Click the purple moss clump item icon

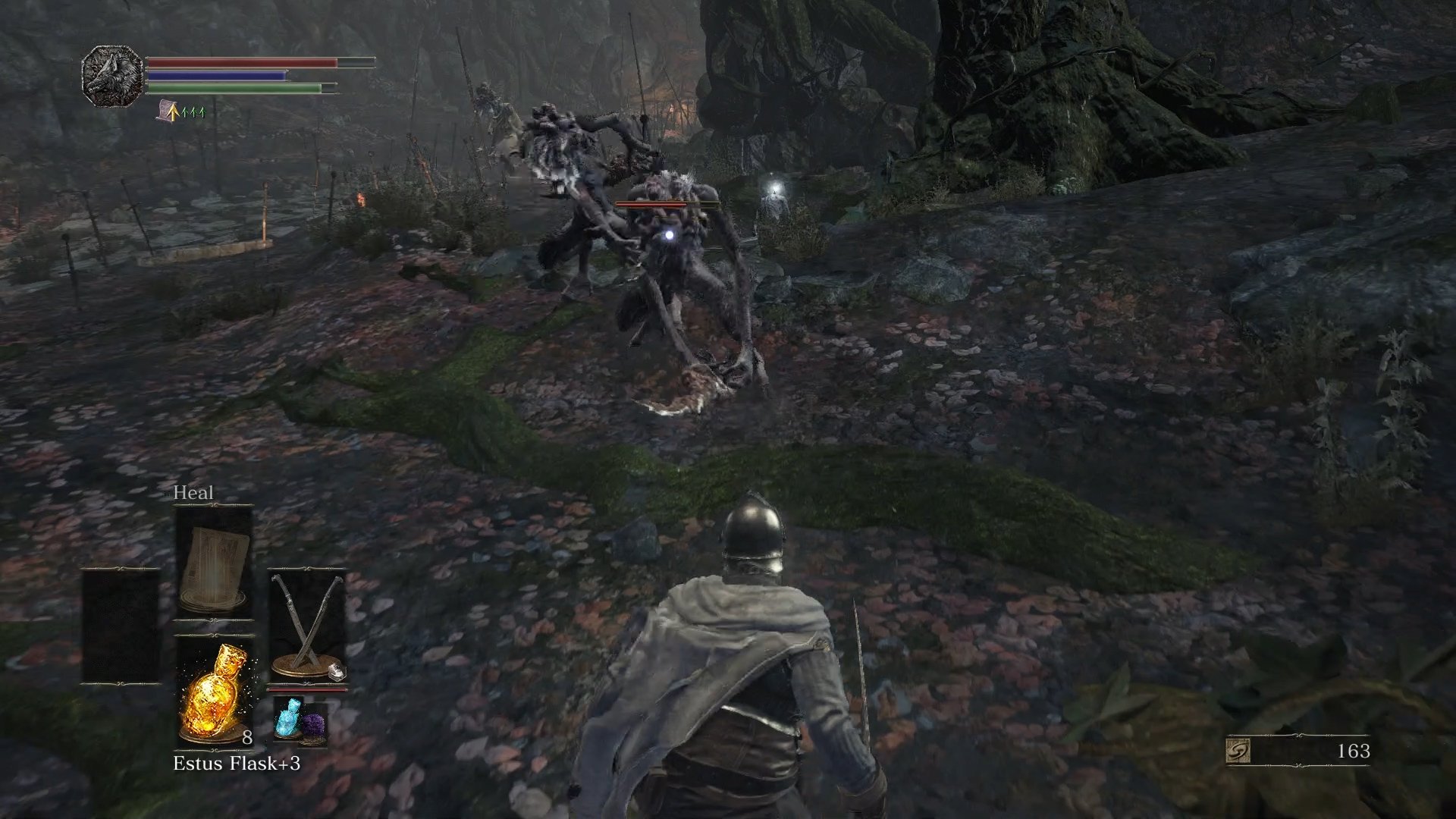313,723
